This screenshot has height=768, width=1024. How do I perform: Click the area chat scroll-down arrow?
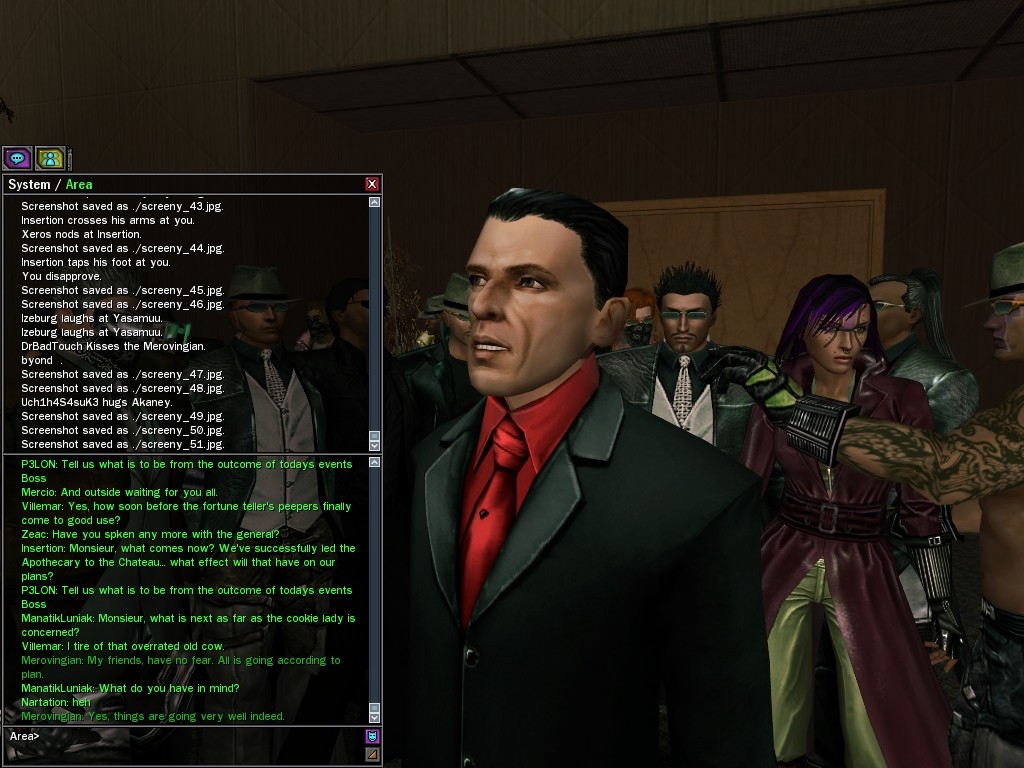pos(374,716)
